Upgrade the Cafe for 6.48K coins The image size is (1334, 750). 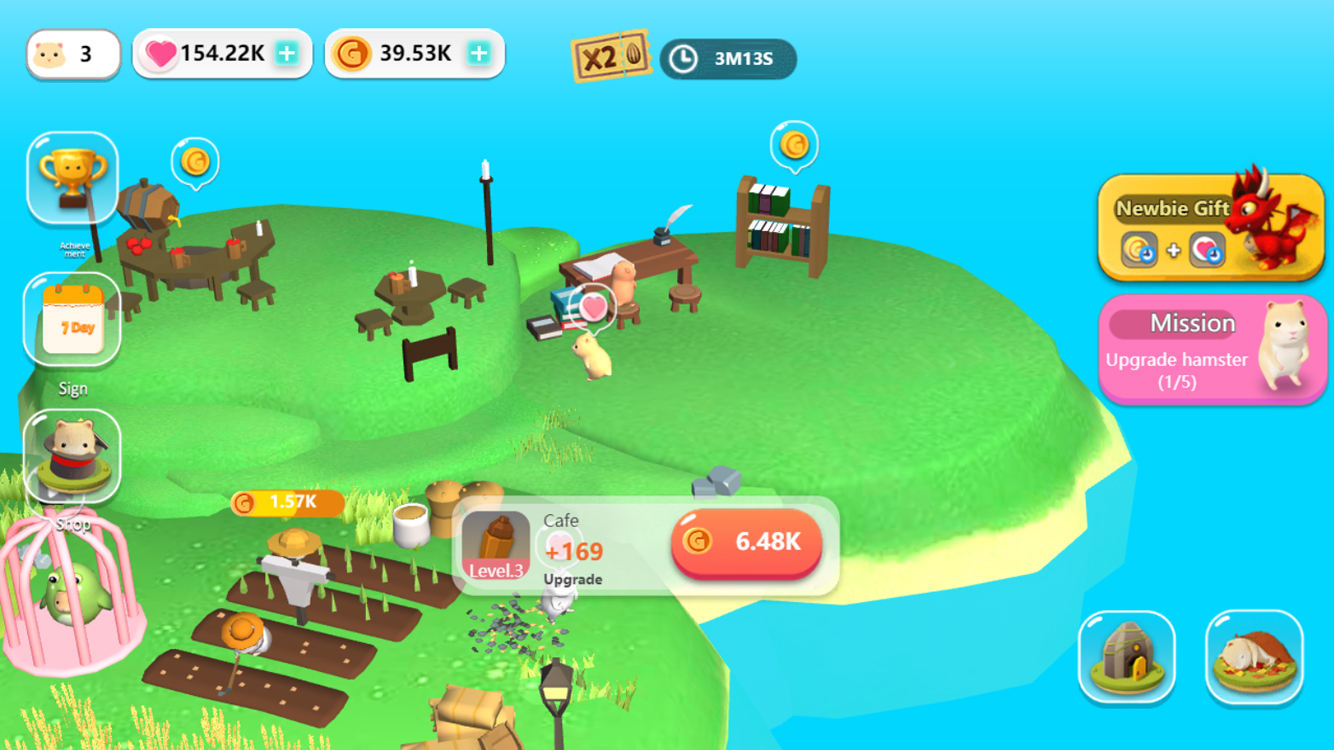pos(746,545)
